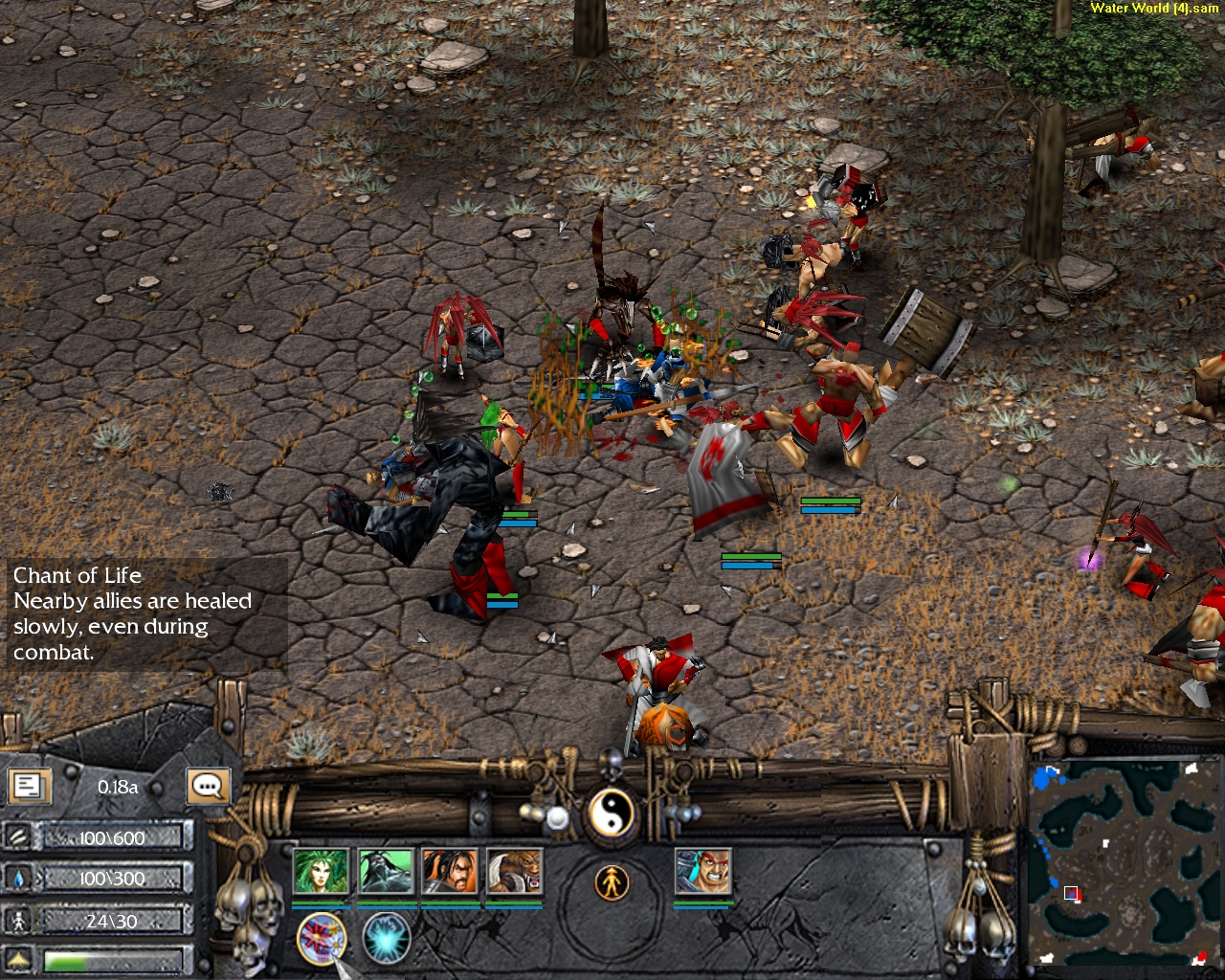This screenshot has height=980, width=1225.
Task: Cast the Chant of Life ability
Action: click(x=321, y=938)
